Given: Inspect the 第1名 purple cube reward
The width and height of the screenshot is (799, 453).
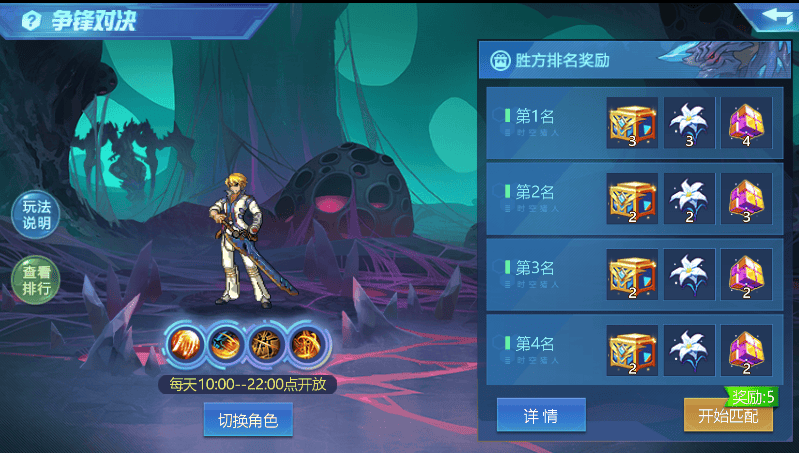Looking at the screenshot, I should click(746, 123).
